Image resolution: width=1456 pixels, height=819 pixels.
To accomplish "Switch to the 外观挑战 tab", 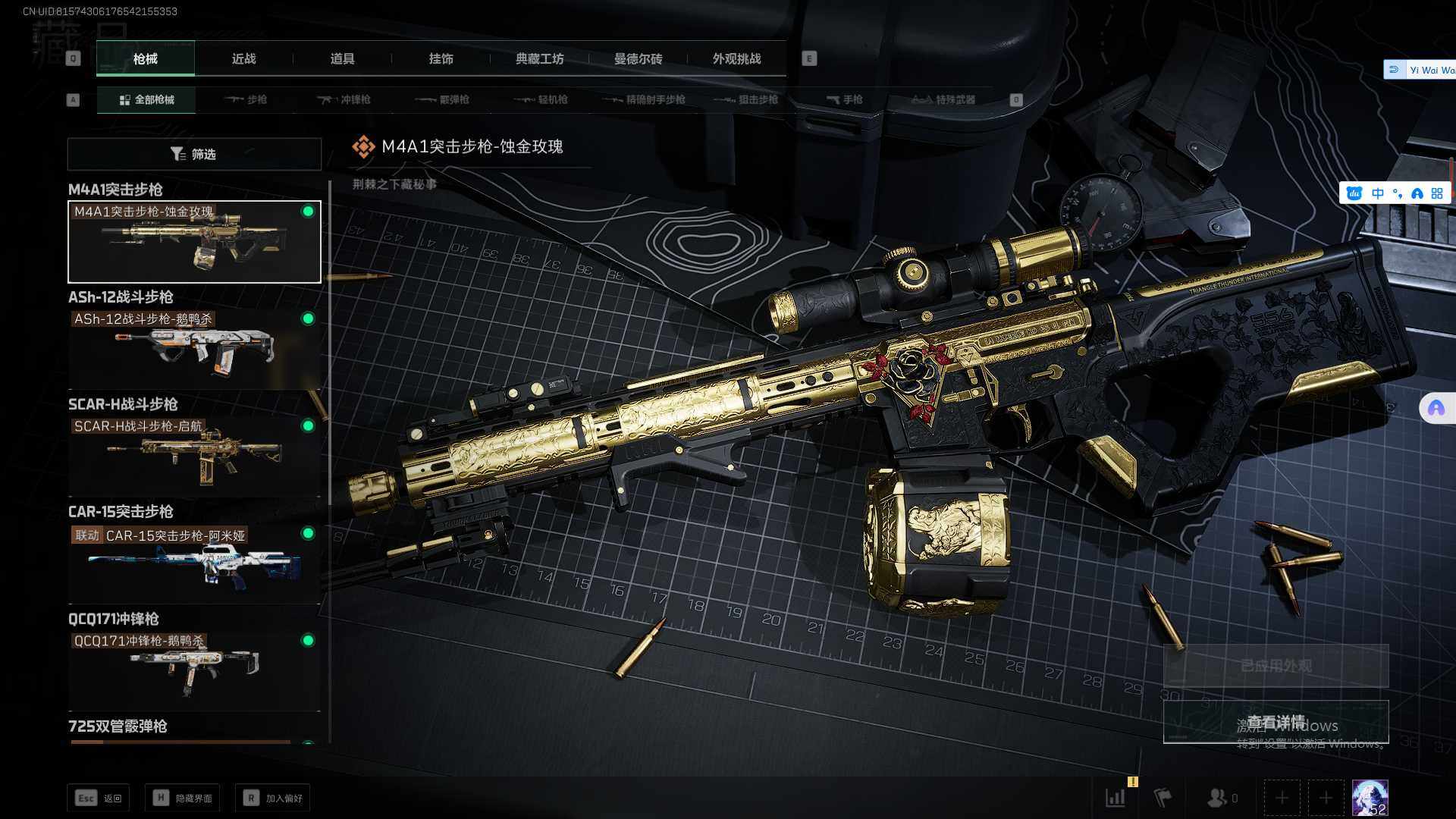I will coord(736,59).
